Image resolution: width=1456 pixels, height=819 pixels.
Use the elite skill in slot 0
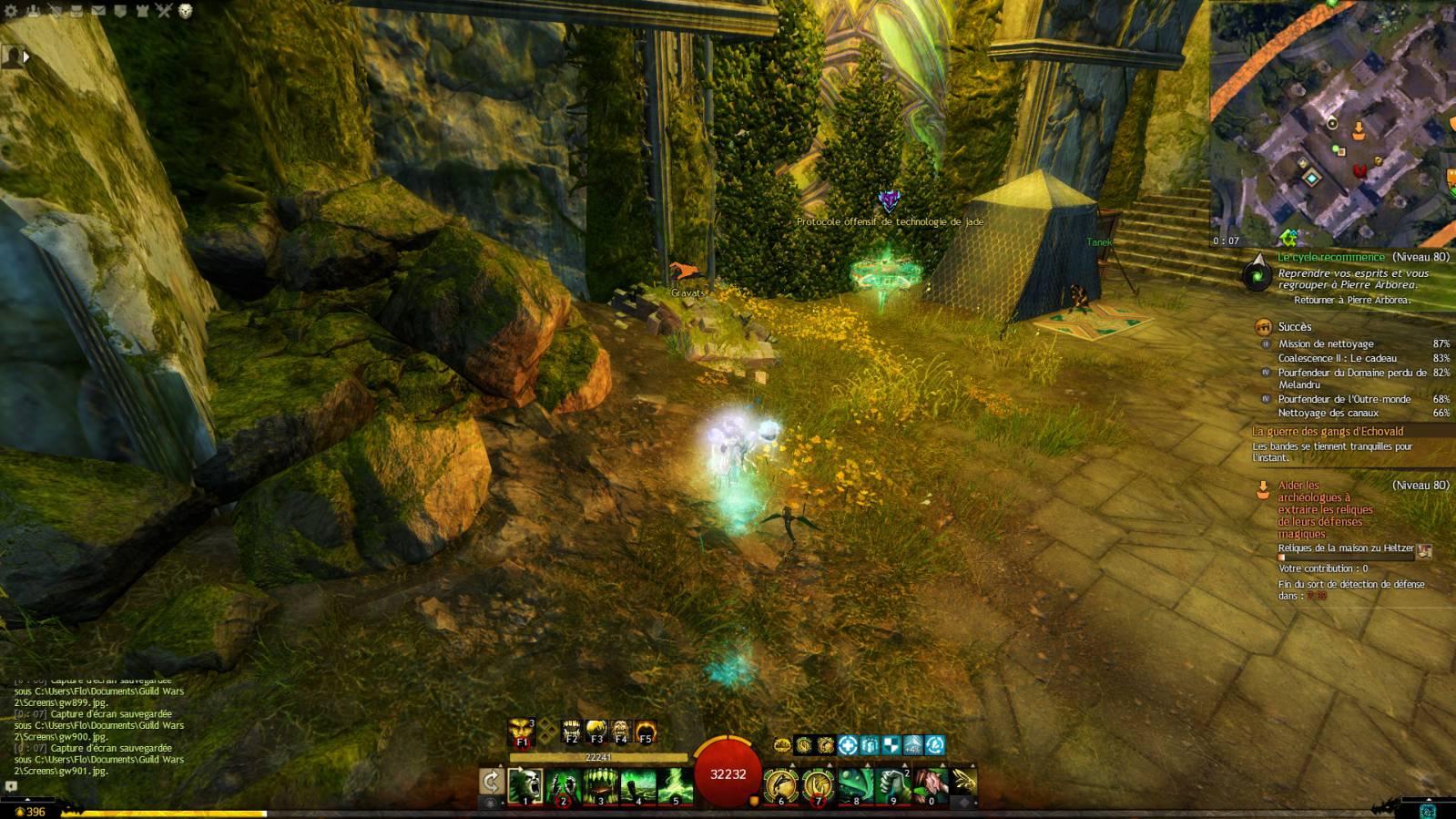931,785
